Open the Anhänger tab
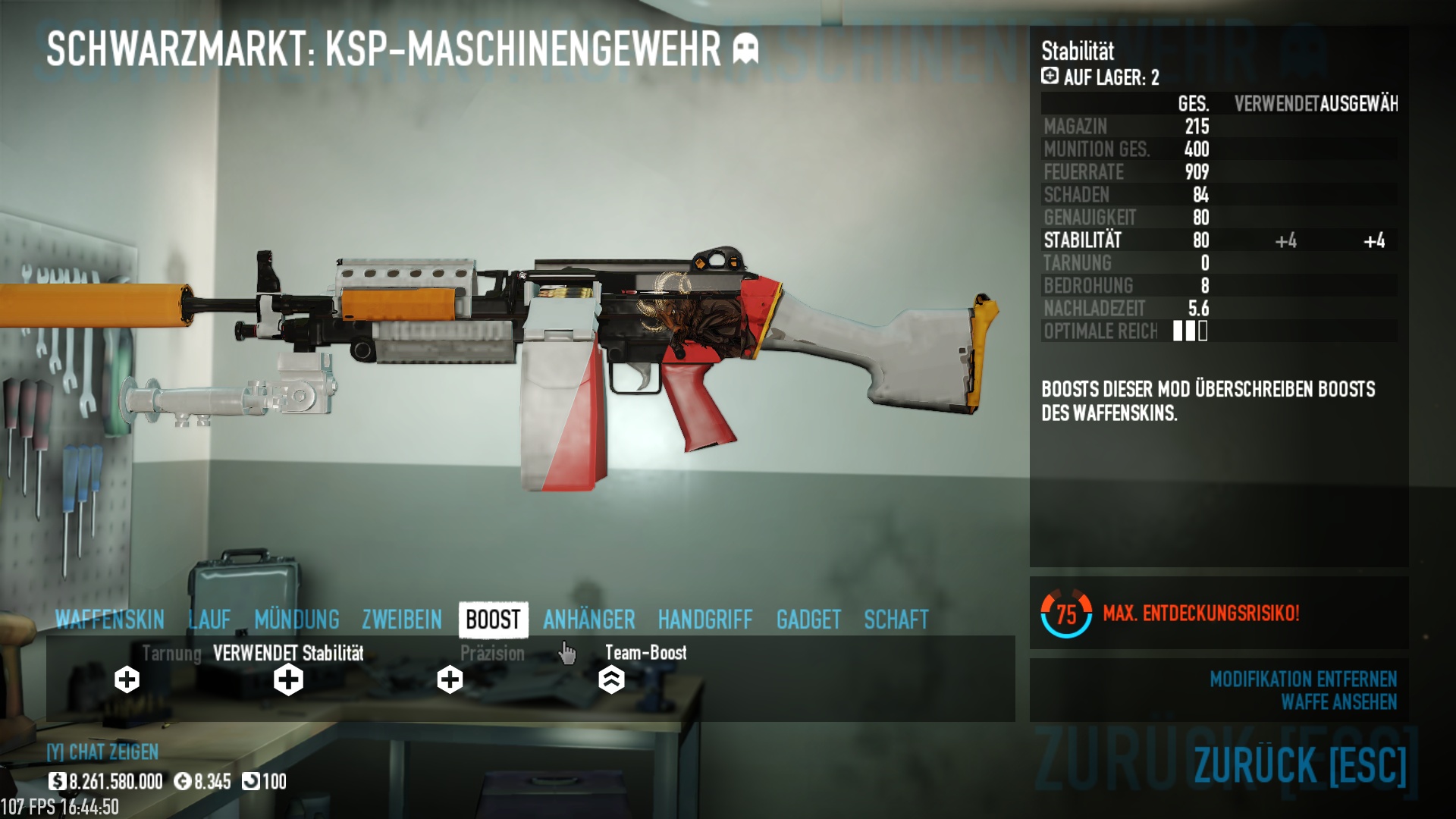The width and height of the screenshot is (1456, 819). pyautogui.click(x=589, y=620)
